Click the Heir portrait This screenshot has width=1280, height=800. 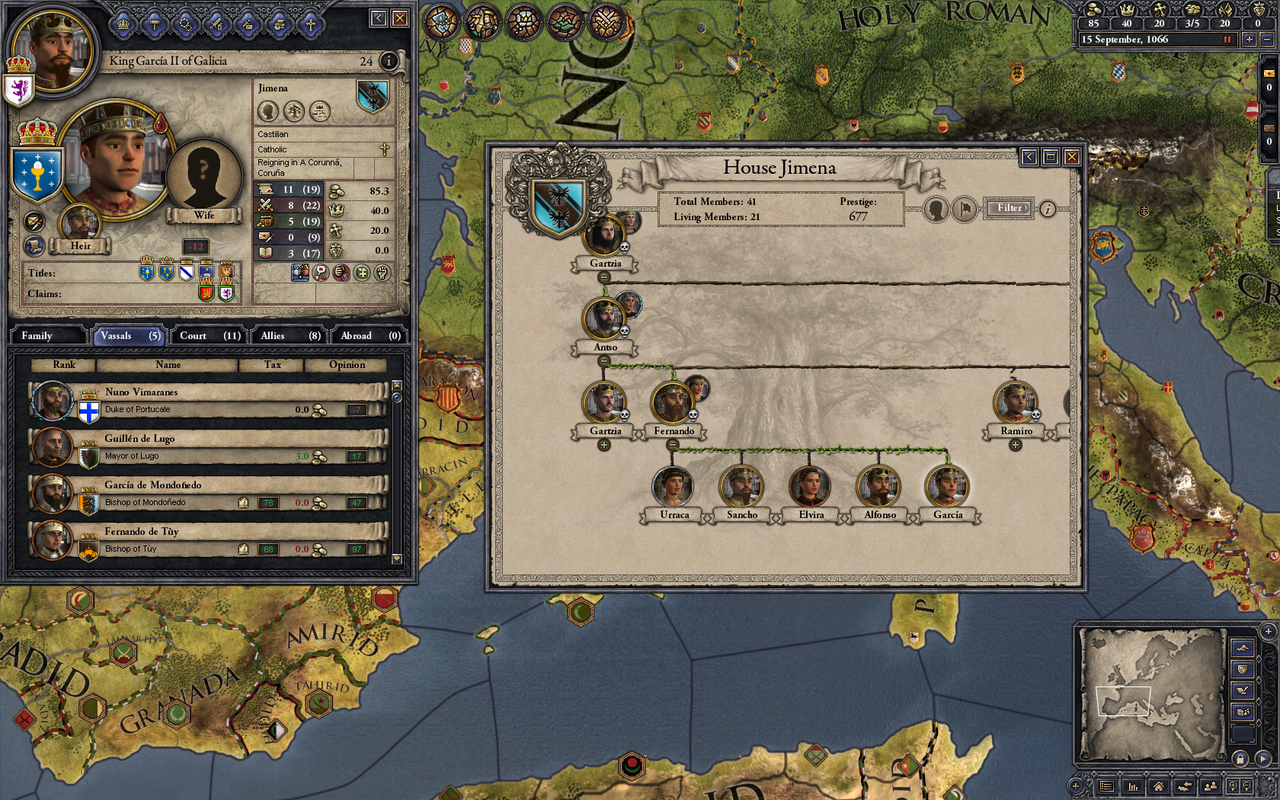[80, 224]
